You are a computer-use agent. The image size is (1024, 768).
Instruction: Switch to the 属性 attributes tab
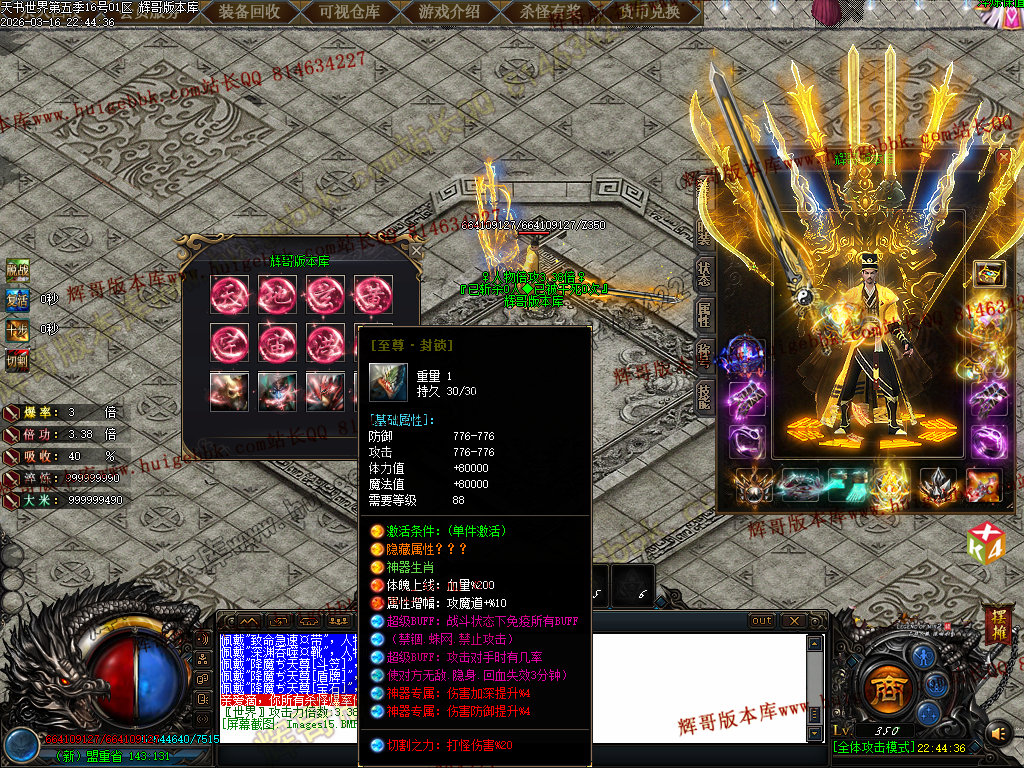(704, 316)
